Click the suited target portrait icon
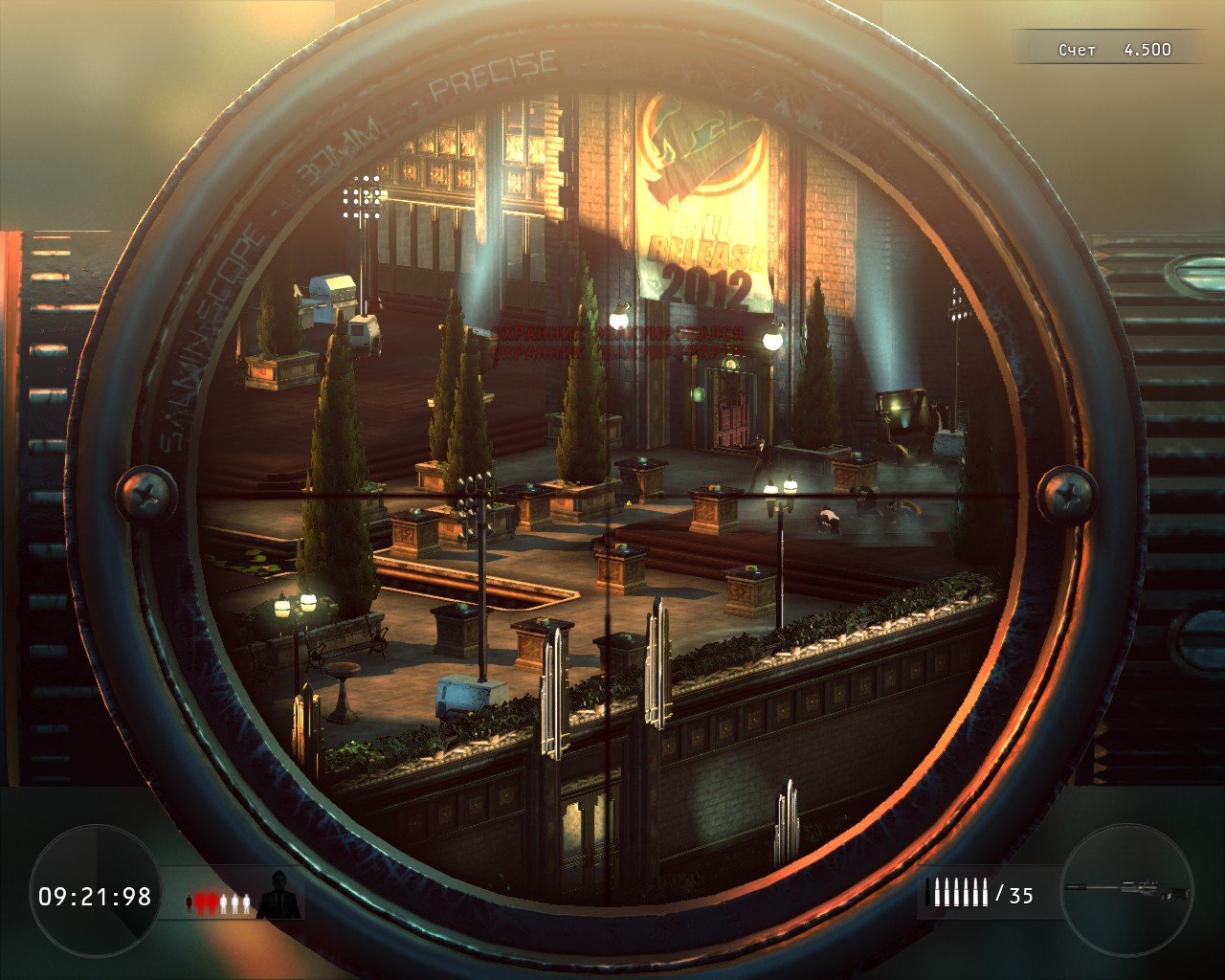This screenshot has height=980, width=1225. (279, 894)
